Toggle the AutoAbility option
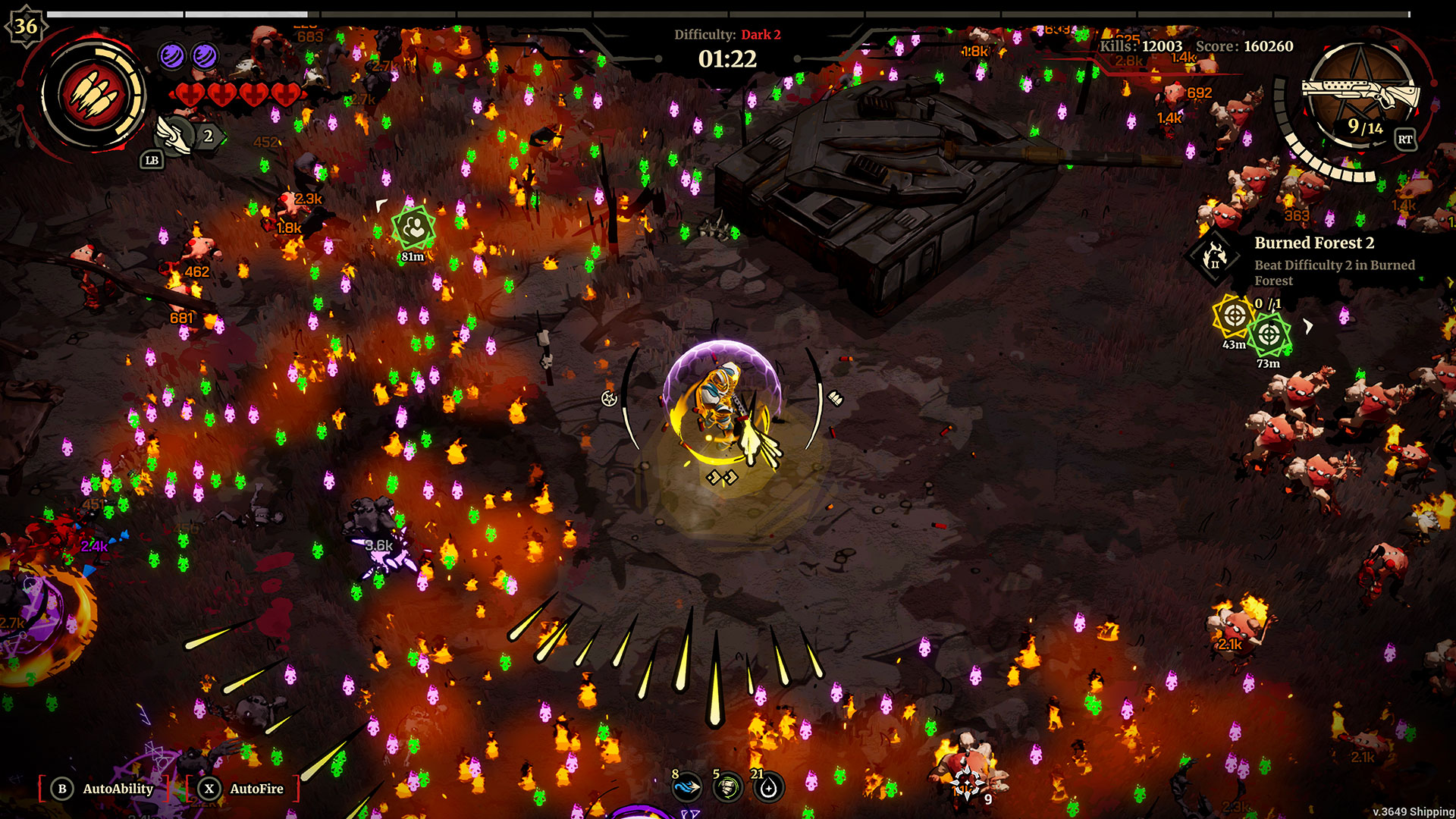This screenshot has height=819, width=1456. (105, 789)
